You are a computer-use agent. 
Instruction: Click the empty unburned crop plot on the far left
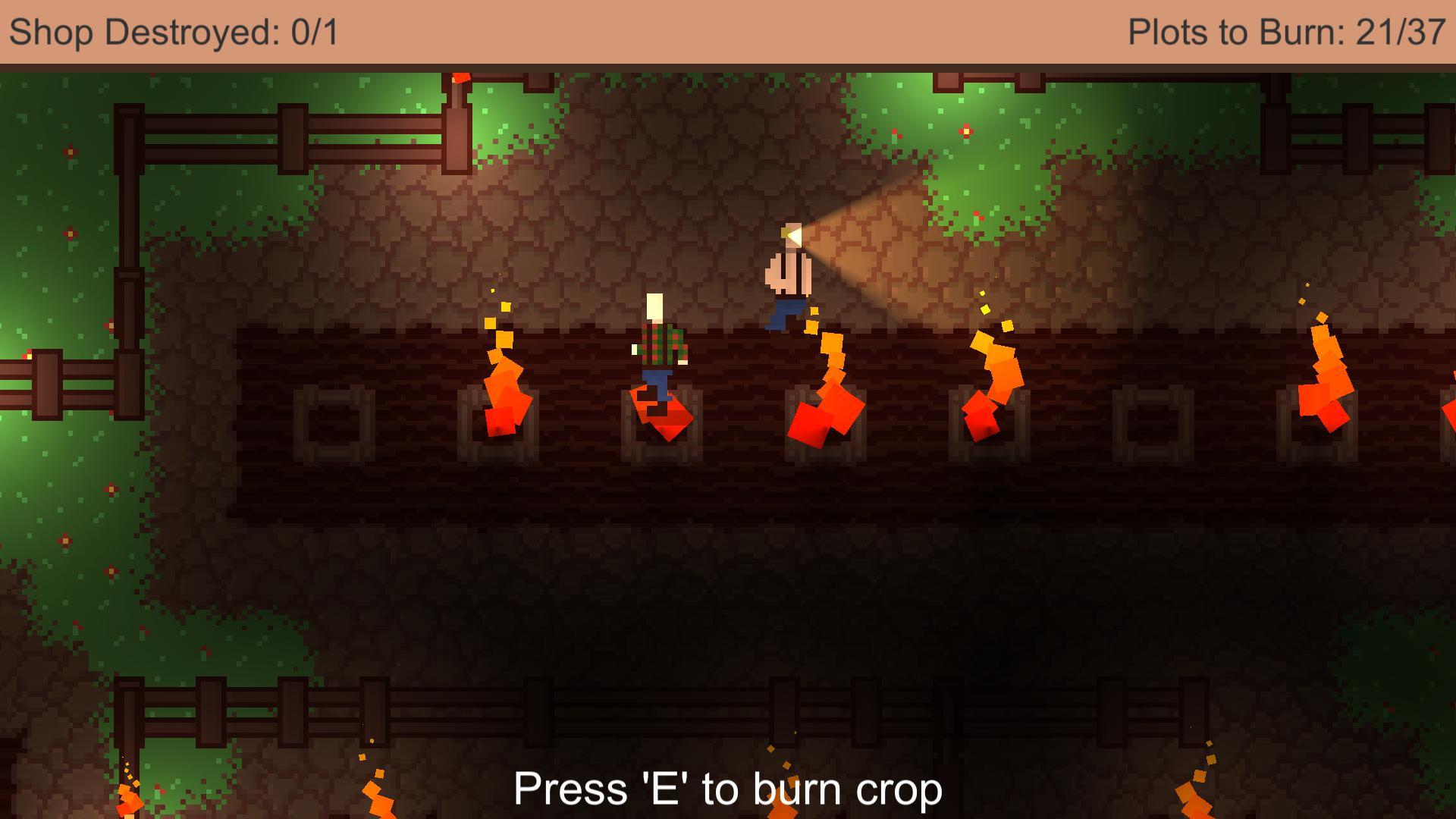tap(334, 425)
